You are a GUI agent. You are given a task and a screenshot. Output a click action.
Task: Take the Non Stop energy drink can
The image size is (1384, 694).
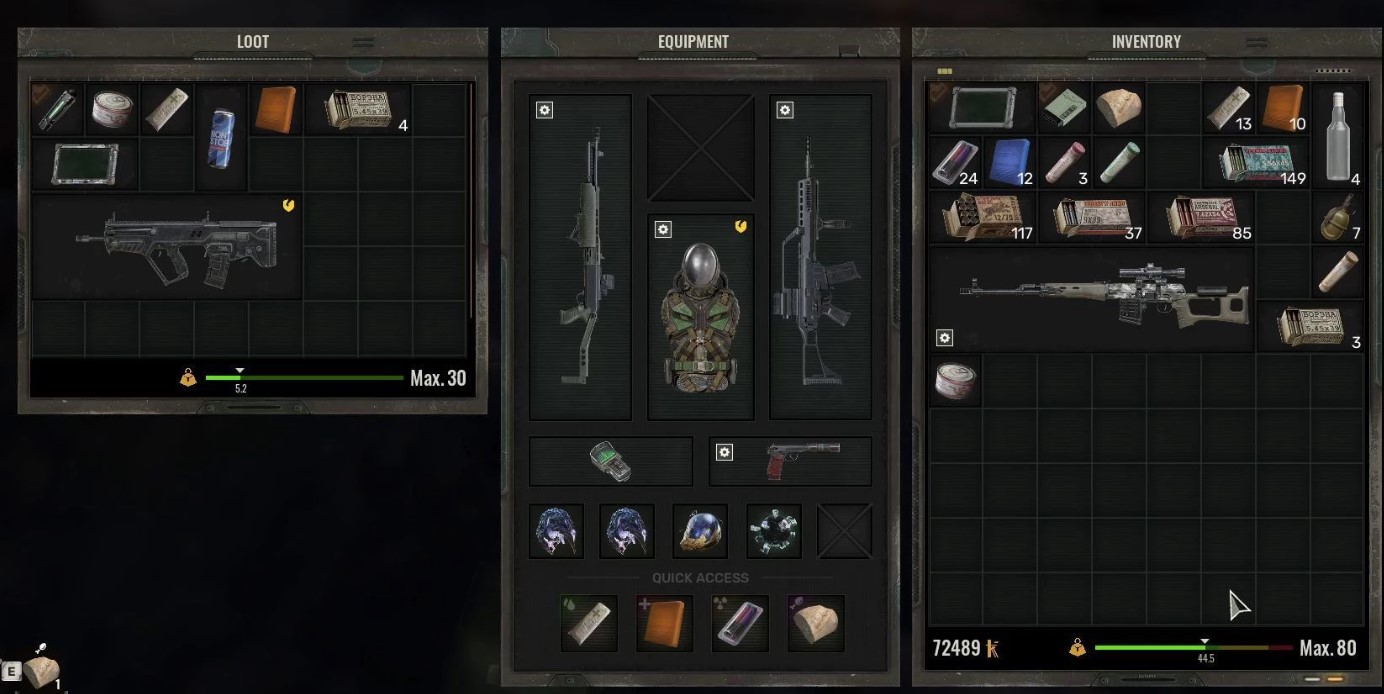pyautogui.click(x=220, y=136)
